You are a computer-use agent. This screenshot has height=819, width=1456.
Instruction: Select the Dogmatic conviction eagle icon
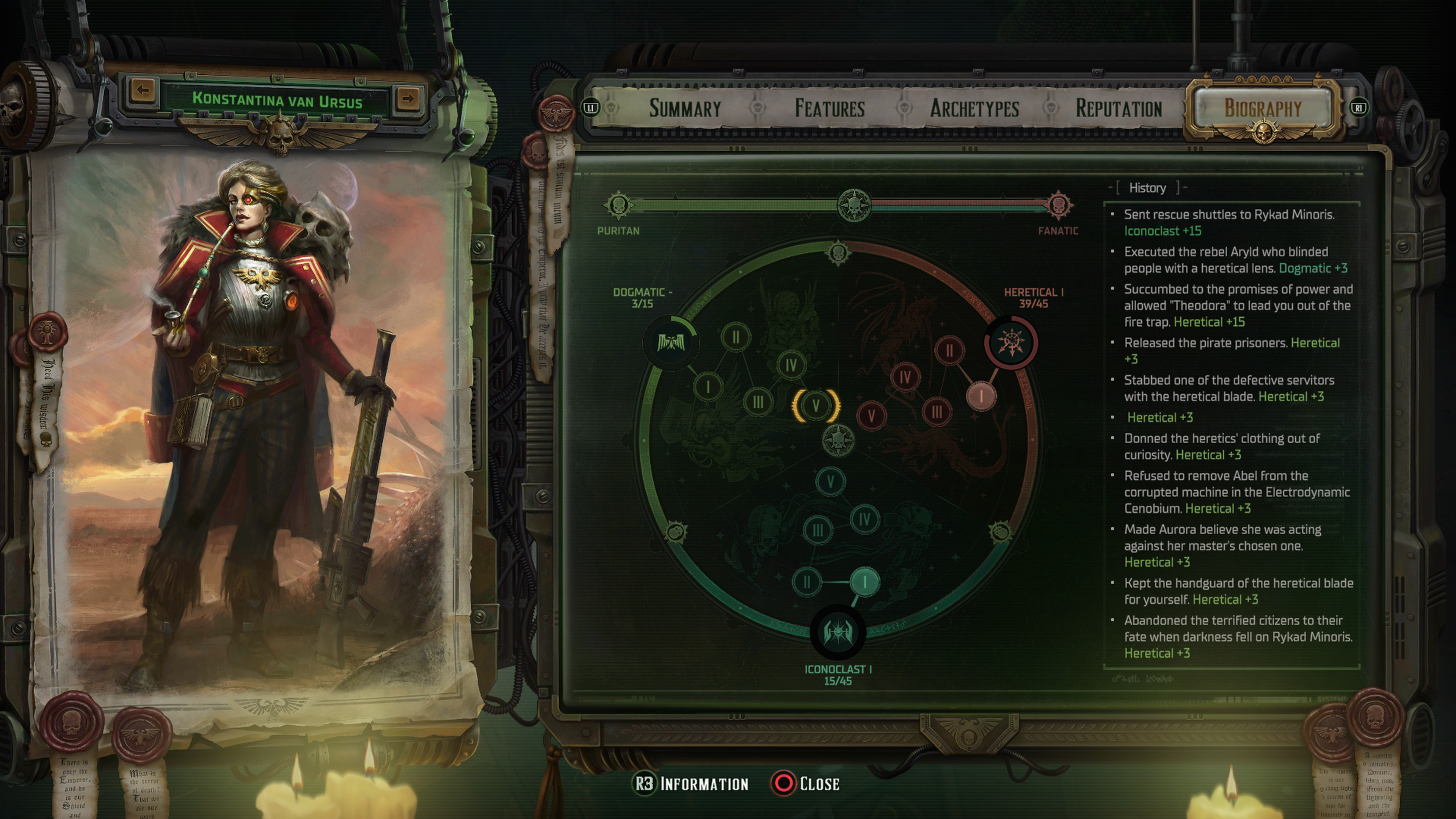pos(670,342)
